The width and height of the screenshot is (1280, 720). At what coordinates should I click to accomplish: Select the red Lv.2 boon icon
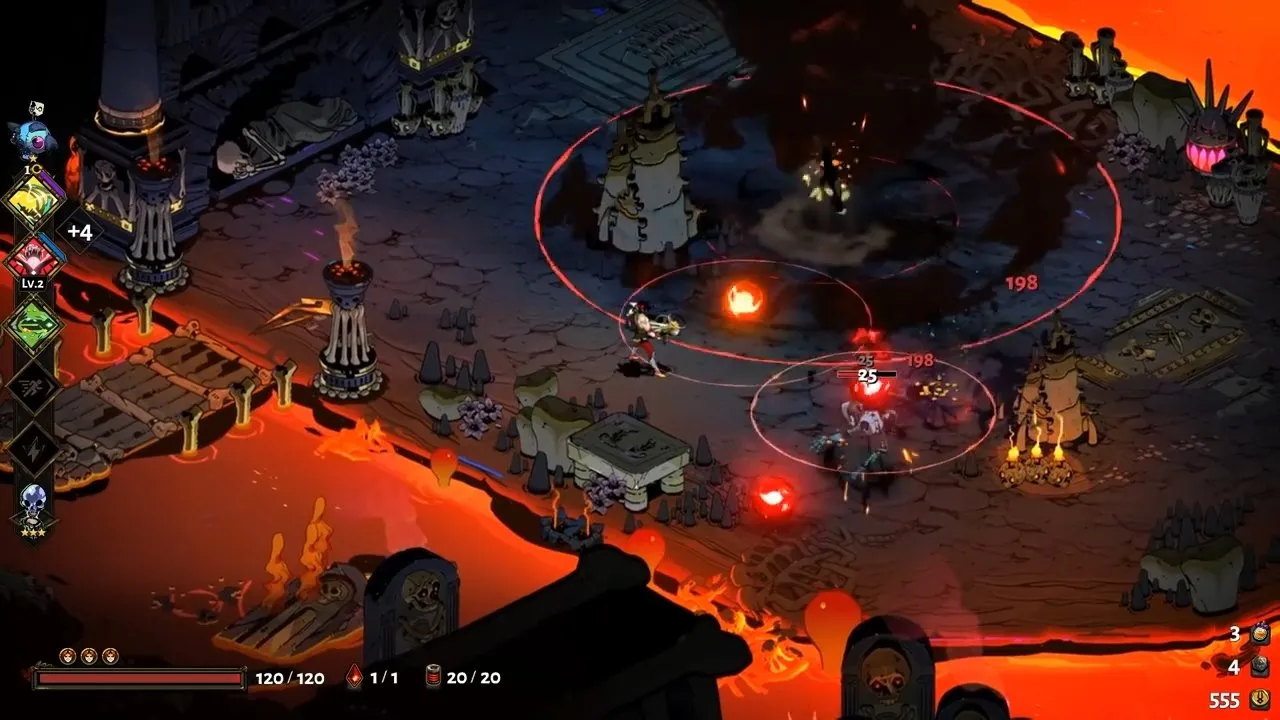pyautogui.click(x=33, y=260)
